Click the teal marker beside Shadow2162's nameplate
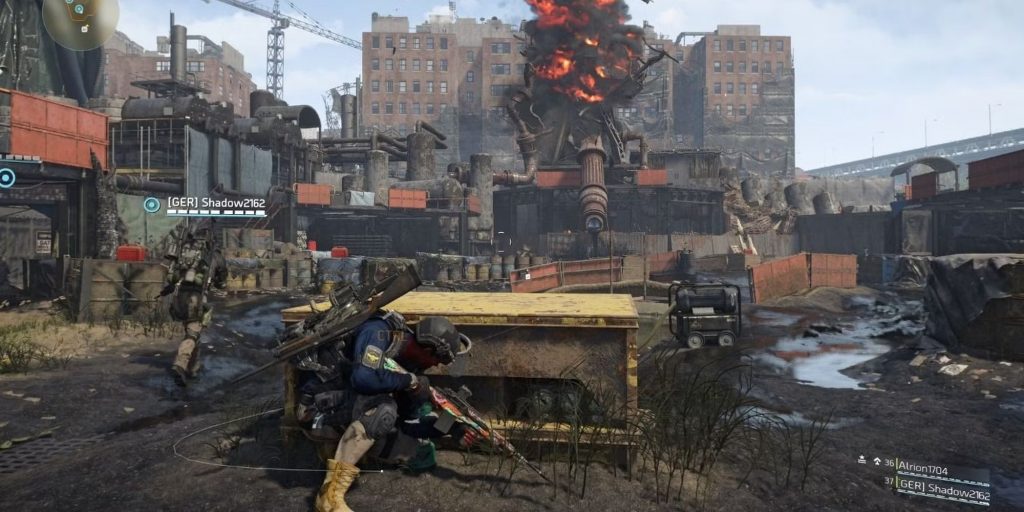 pos(152,205)
